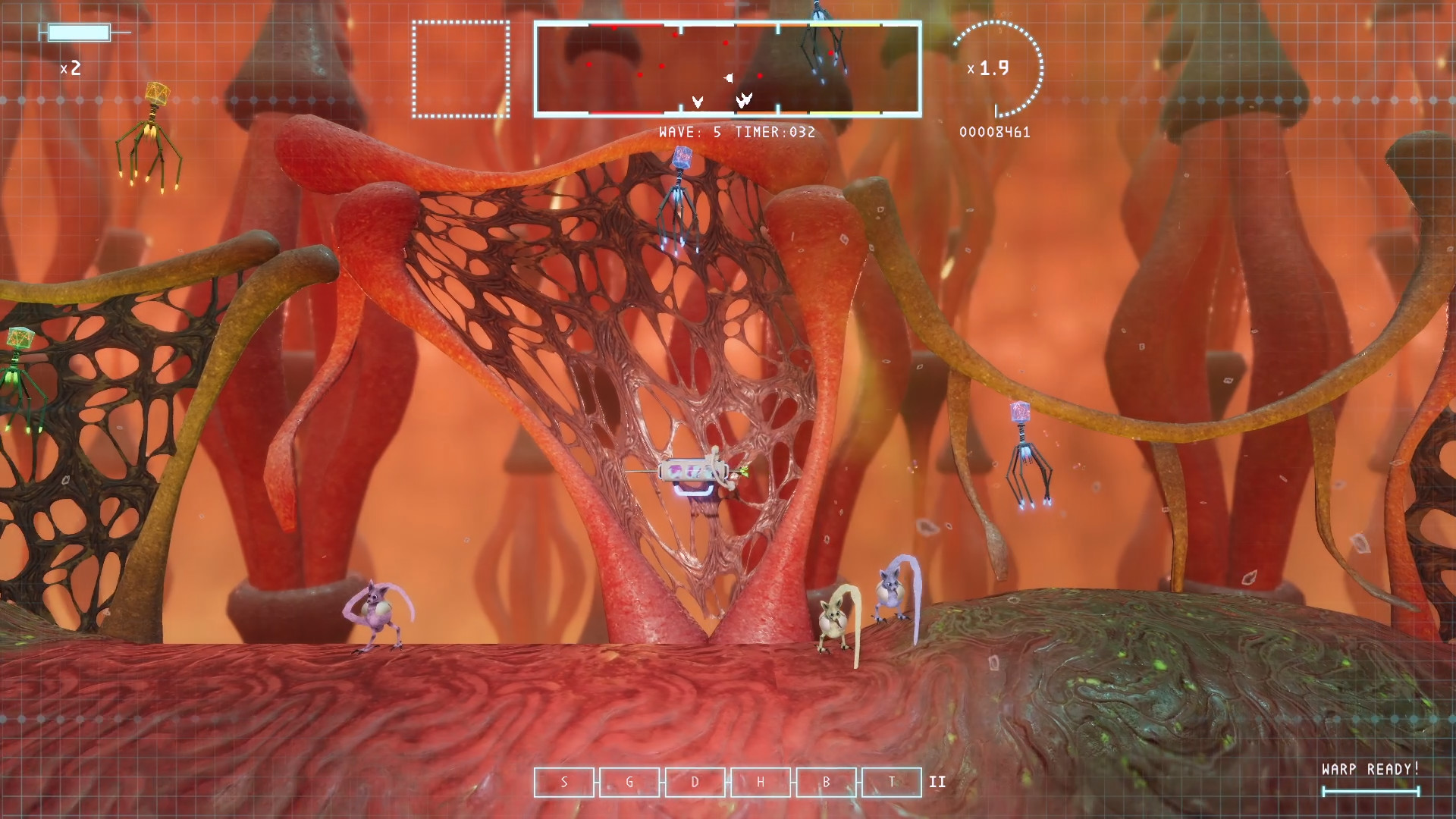The width and height of the screenshot is (1456, 819).
Task: Select the T weapon slot
Action: [891, 782]
